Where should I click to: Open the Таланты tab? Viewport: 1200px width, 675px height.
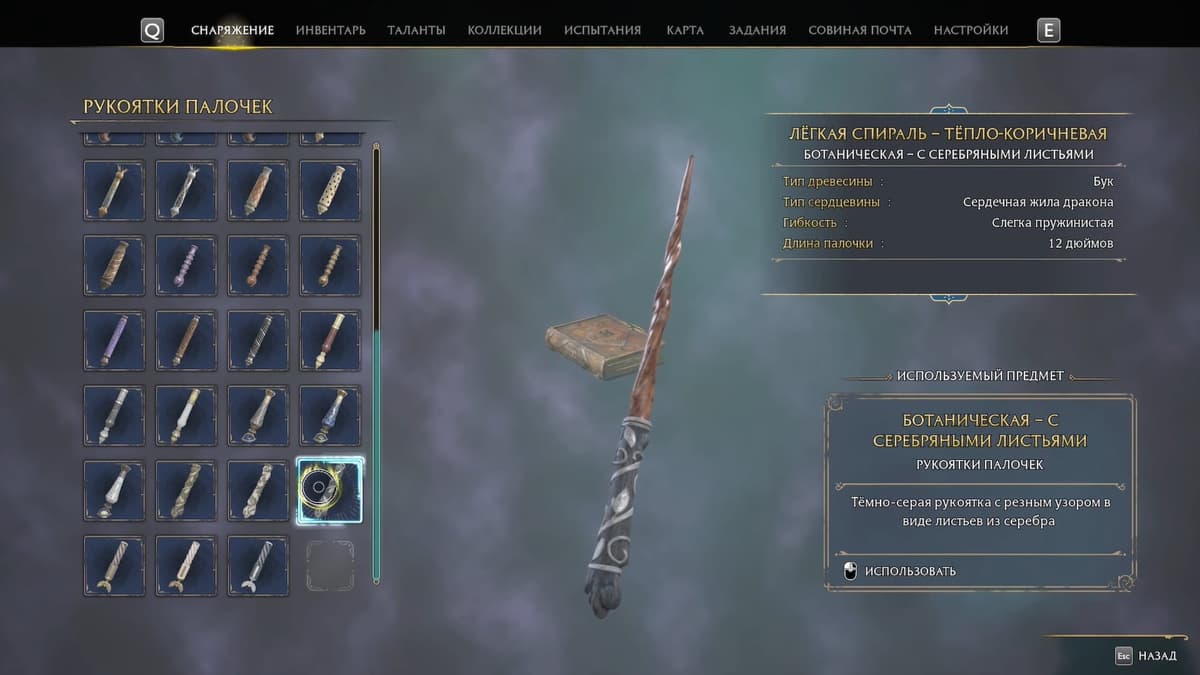416,30
